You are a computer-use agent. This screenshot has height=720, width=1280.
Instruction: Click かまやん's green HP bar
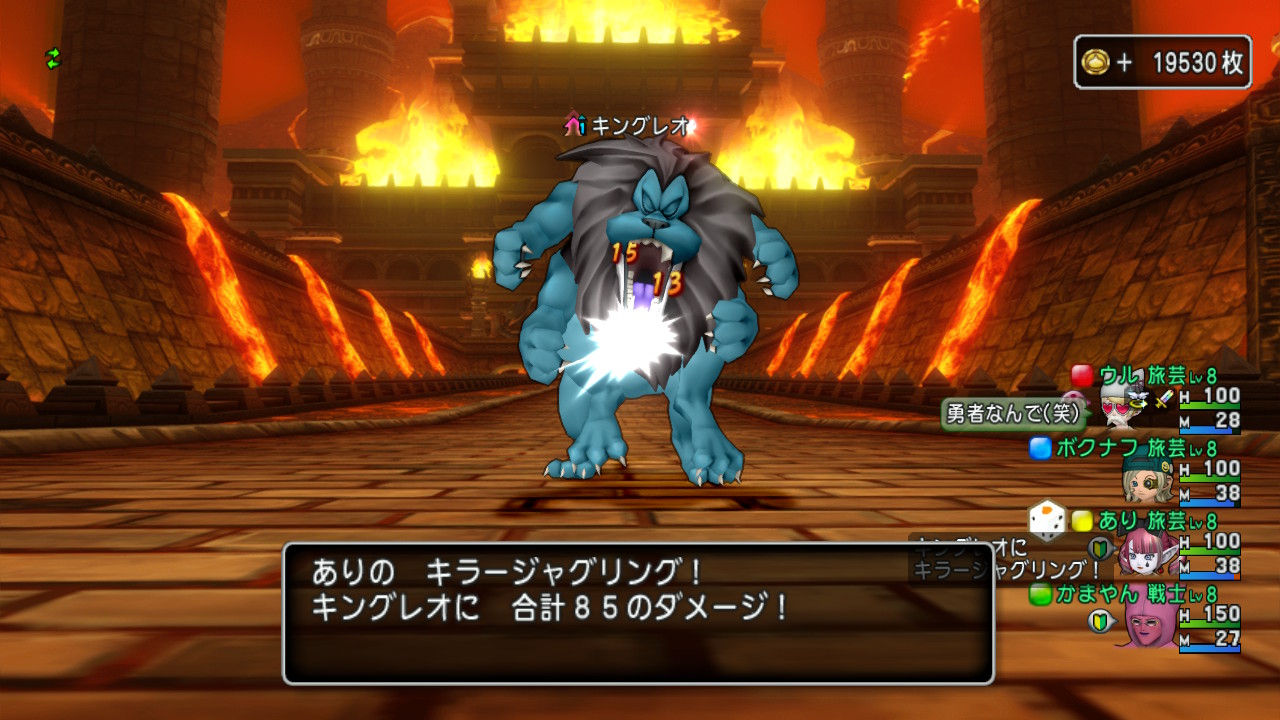[x=1208, y=622]
